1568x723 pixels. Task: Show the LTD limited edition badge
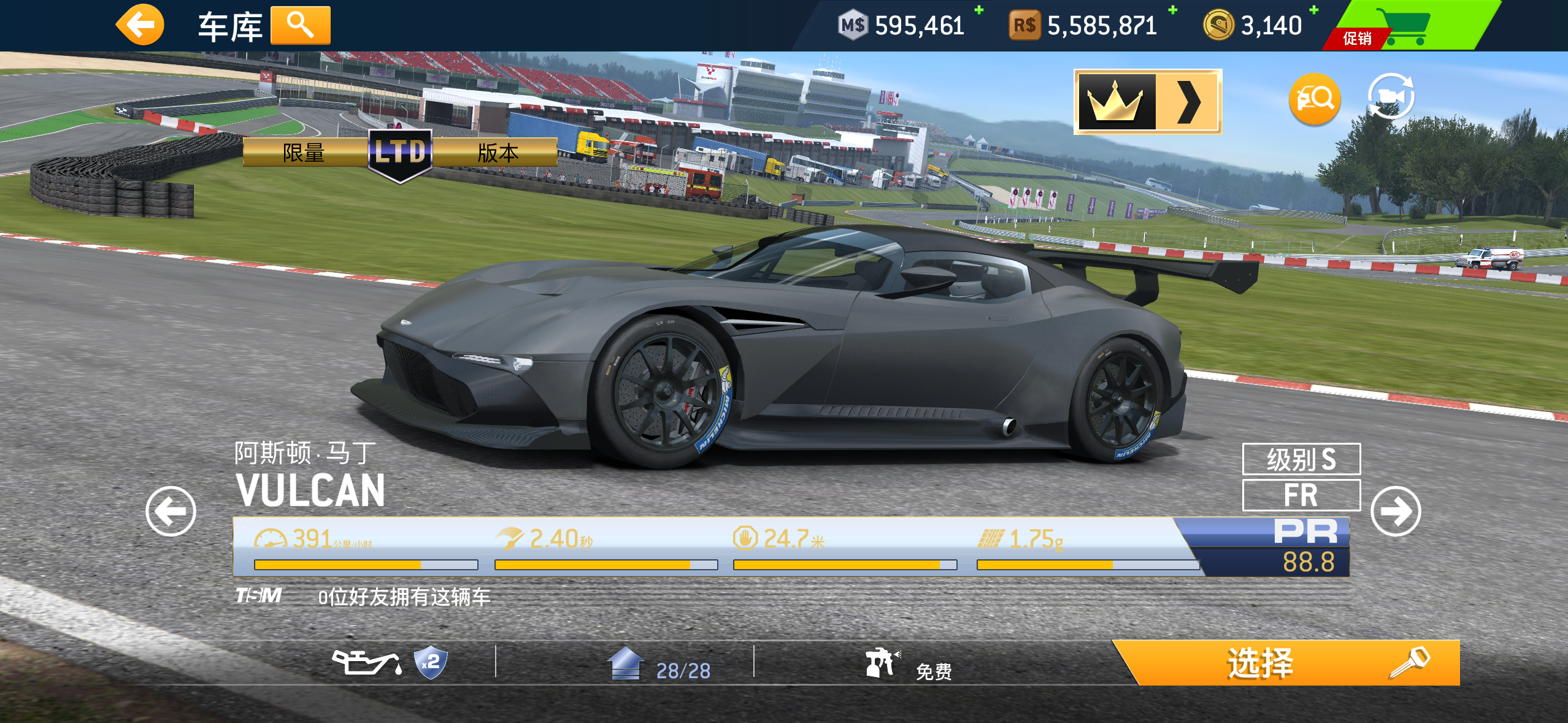(400, 153)
